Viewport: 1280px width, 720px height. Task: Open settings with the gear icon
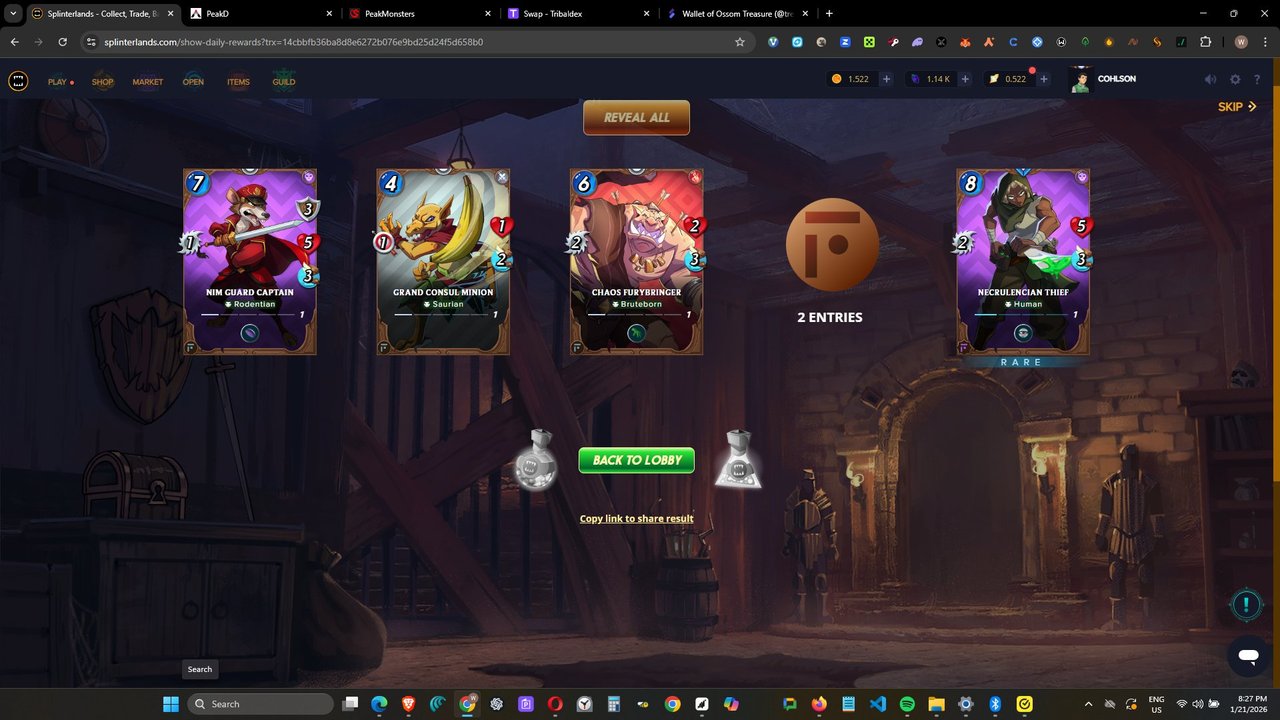[x=1235, y=80]
